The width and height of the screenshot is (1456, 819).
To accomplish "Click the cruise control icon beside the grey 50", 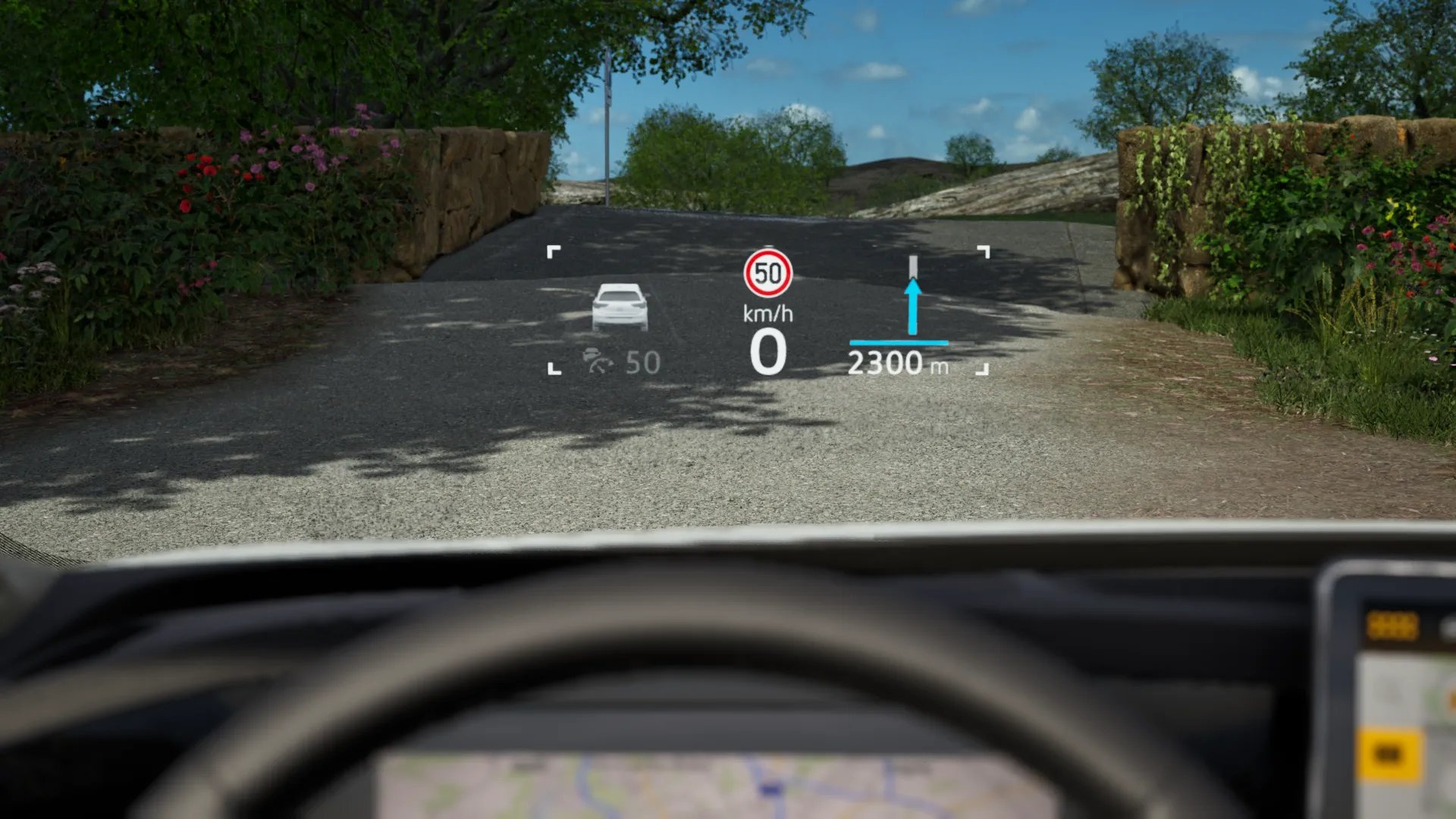I will (598, 362).
